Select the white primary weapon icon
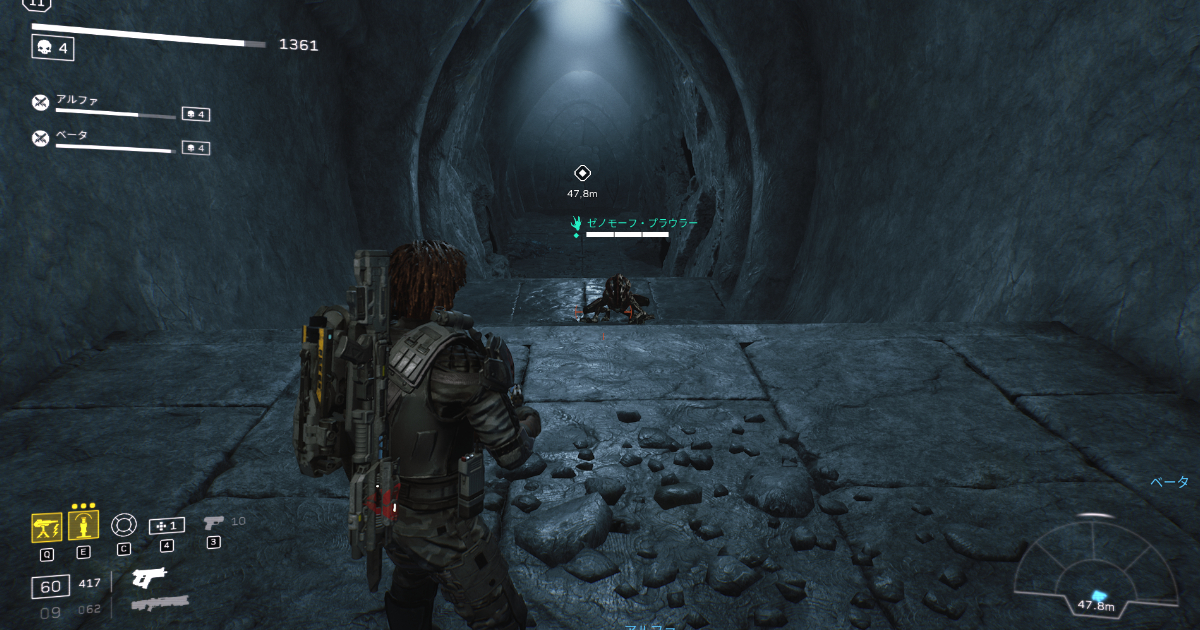The image size is (1200, 630). point(149,578)
